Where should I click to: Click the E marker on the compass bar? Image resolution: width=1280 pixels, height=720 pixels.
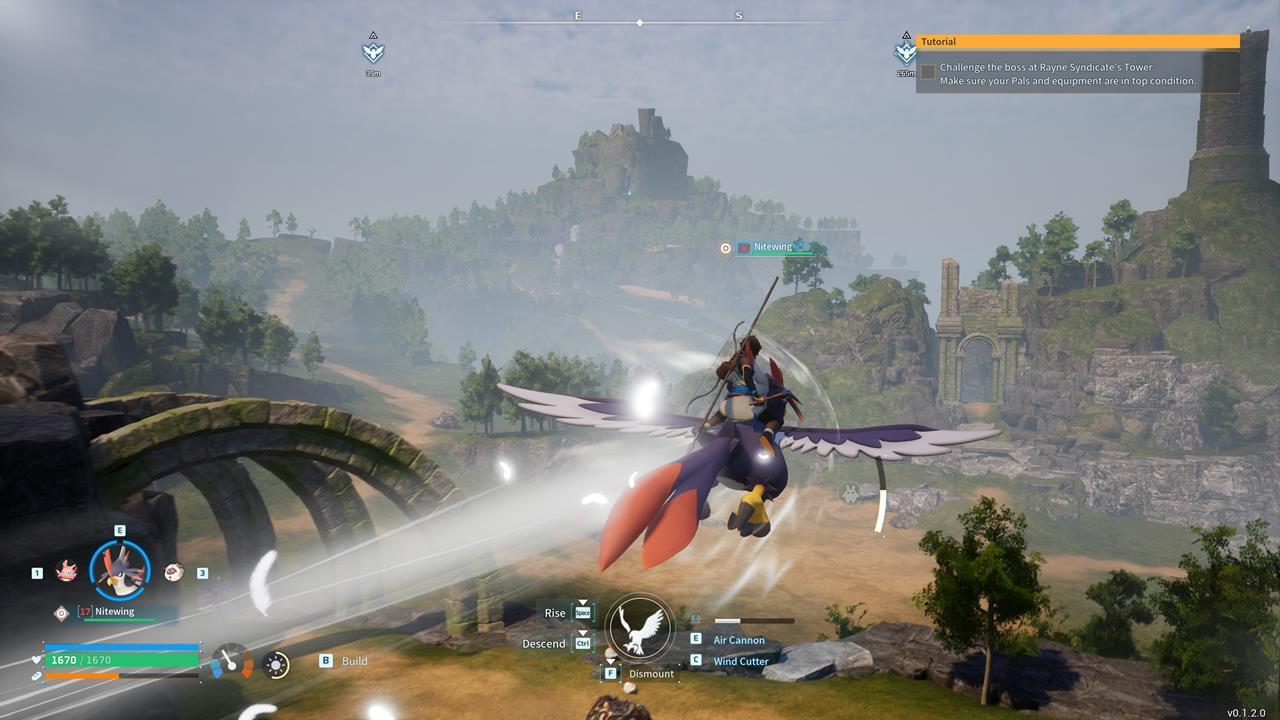point(577,16)
